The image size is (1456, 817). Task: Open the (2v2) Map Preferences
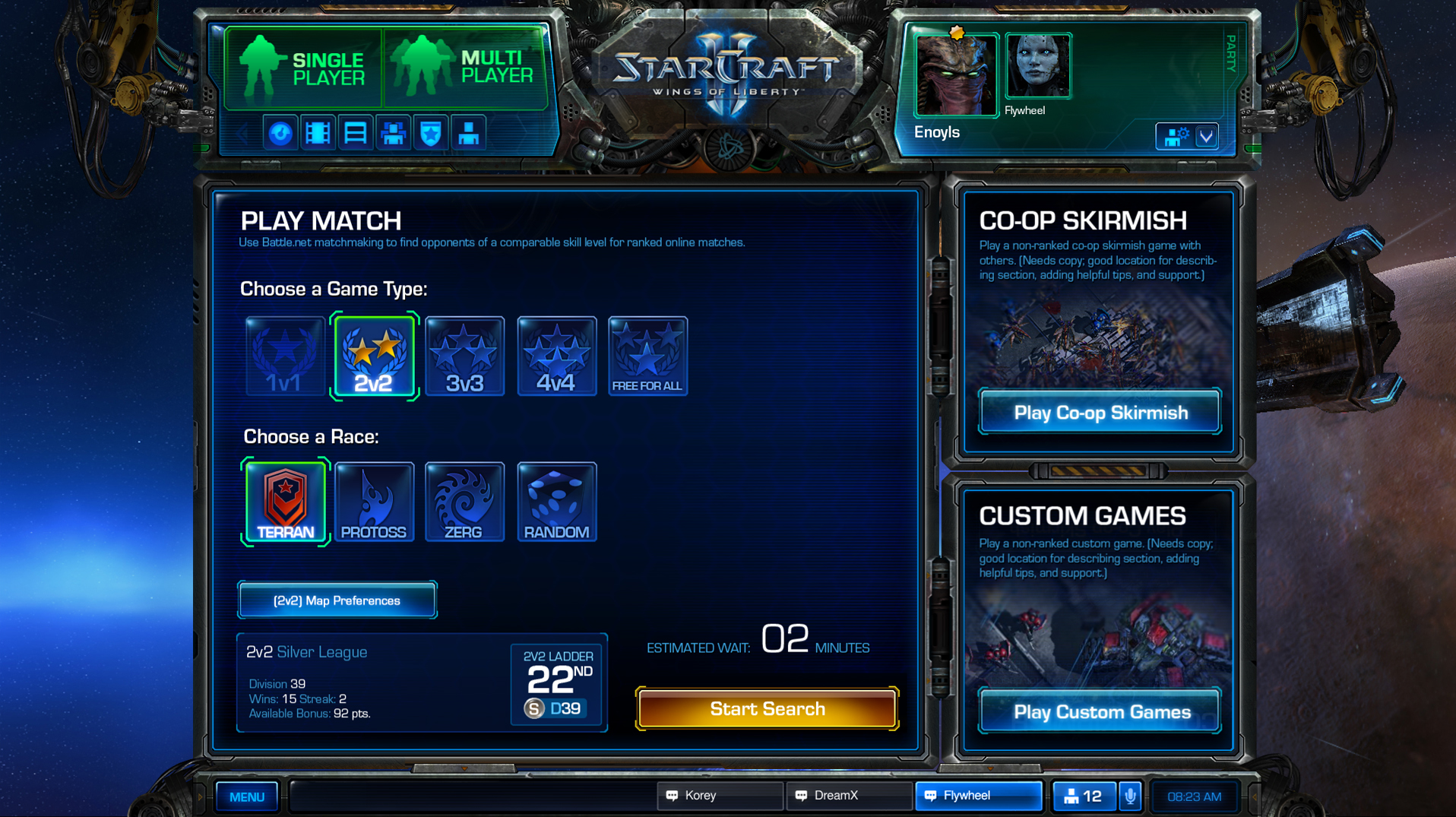337,600
